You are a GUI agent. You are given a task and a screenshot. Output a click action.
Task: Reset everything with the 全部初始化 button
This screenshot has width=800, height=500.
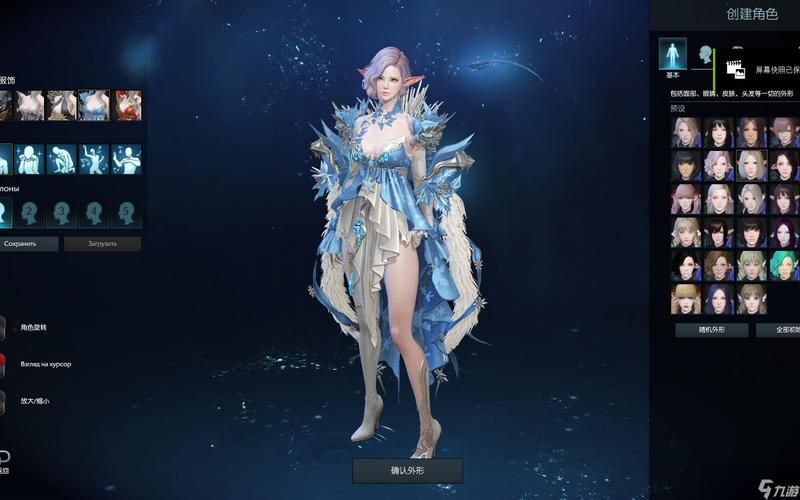point(778,330)
